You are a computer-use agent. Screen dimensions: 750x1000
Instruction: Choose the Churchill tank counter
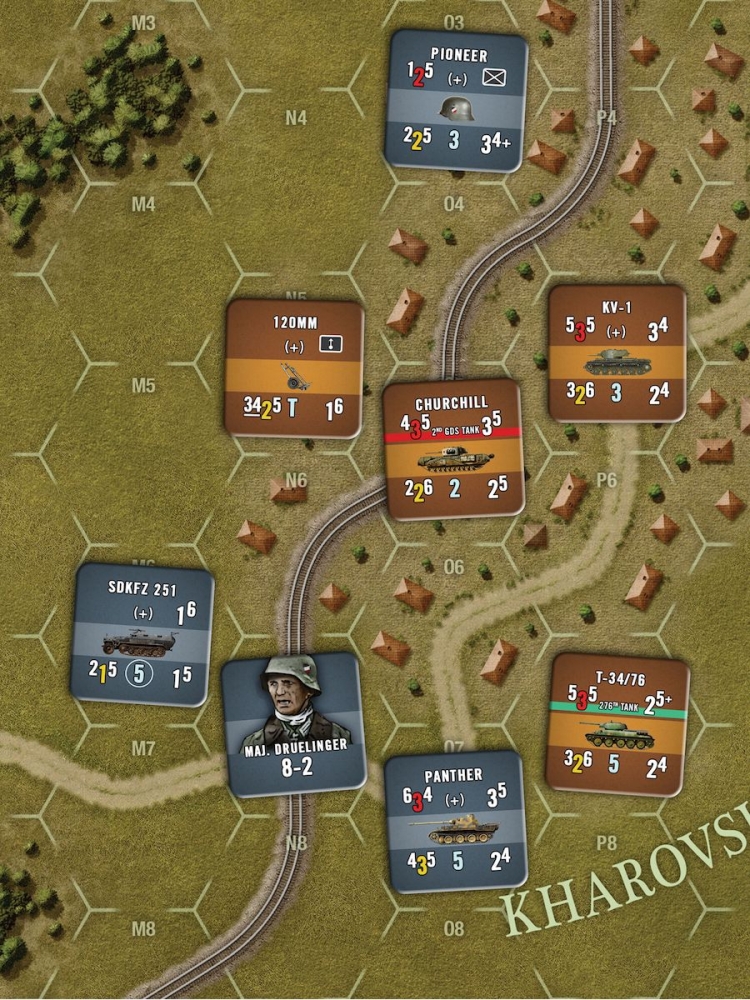453,449
